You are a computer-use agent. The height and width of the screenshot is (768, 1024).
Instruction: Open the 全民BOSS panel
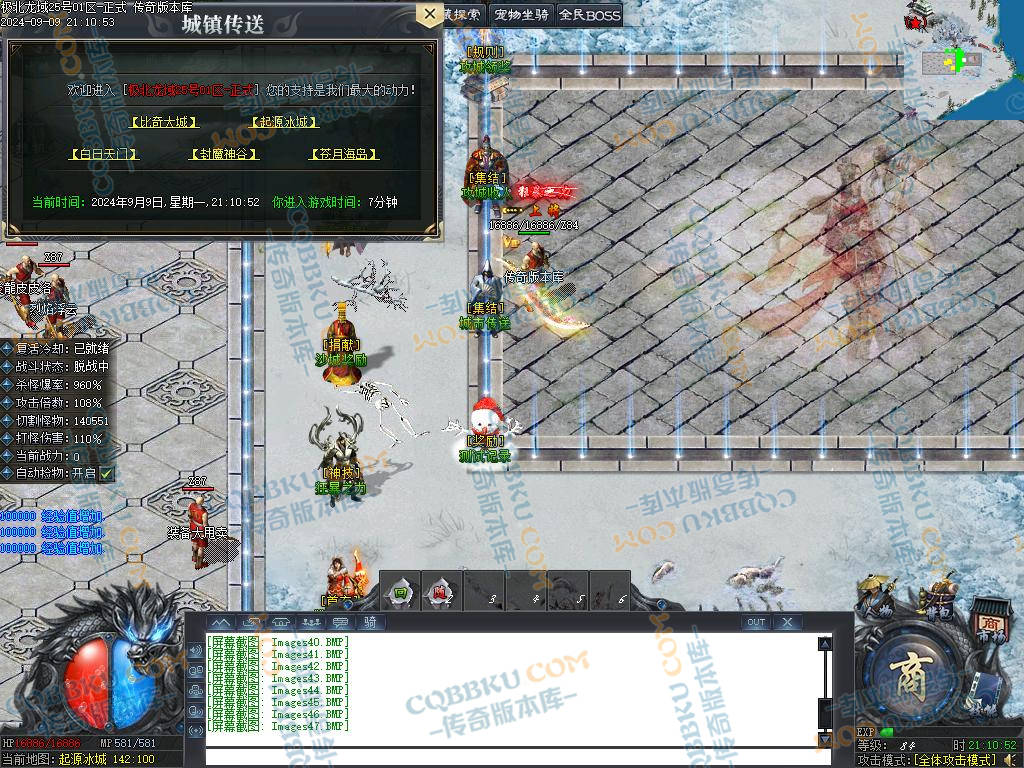point(590,14)
